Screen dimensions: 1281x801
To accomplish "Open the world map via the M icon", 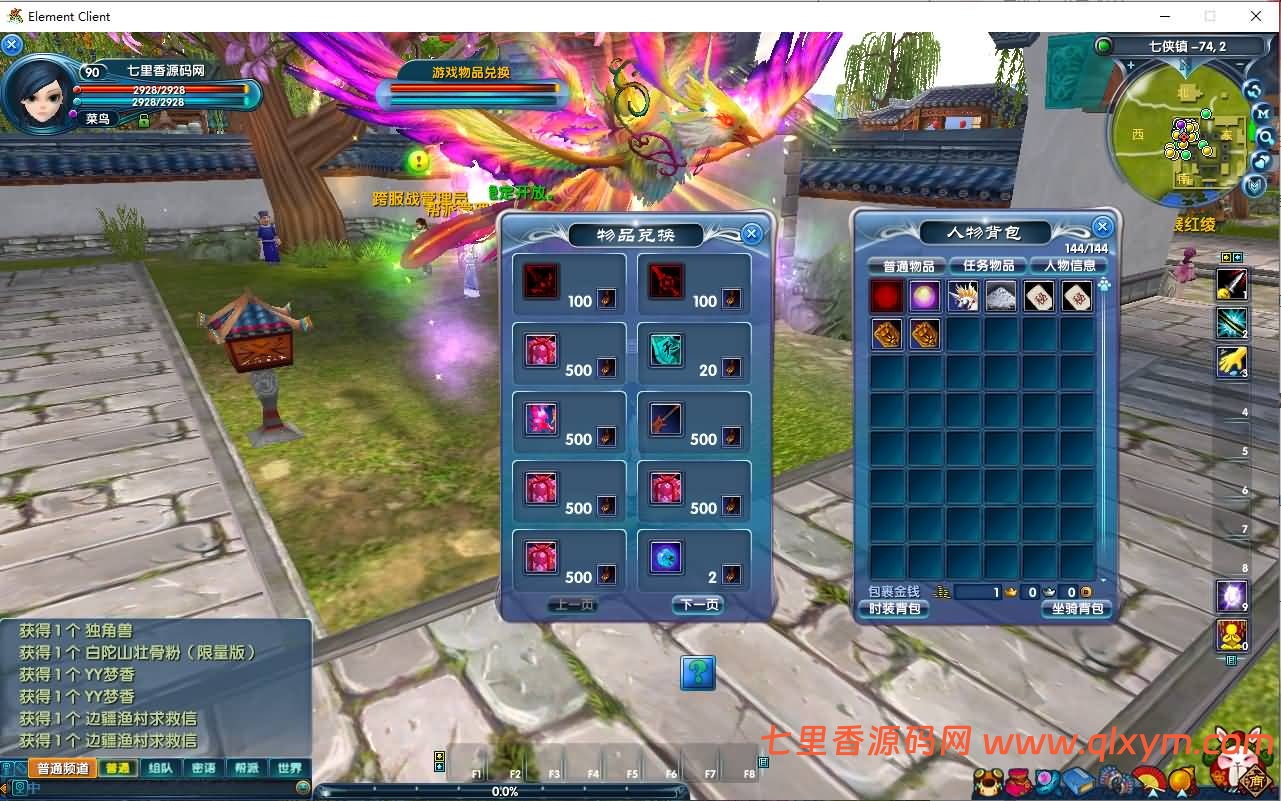I will 1264,113.
